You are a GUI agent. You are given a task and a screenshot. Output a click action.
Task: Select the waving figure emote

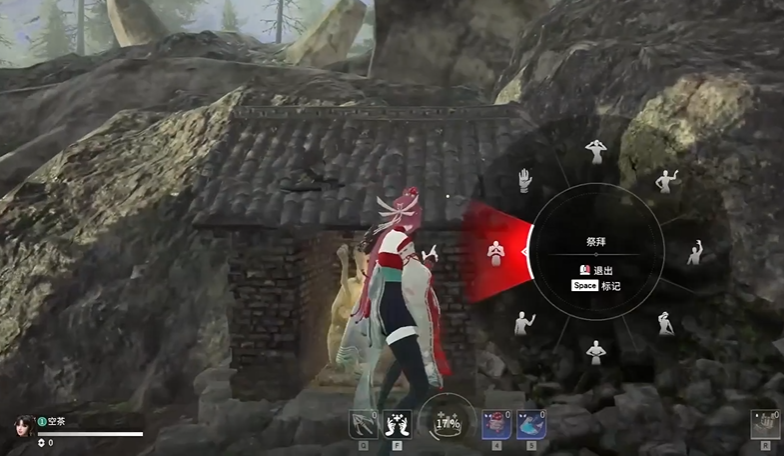point(666,181)
